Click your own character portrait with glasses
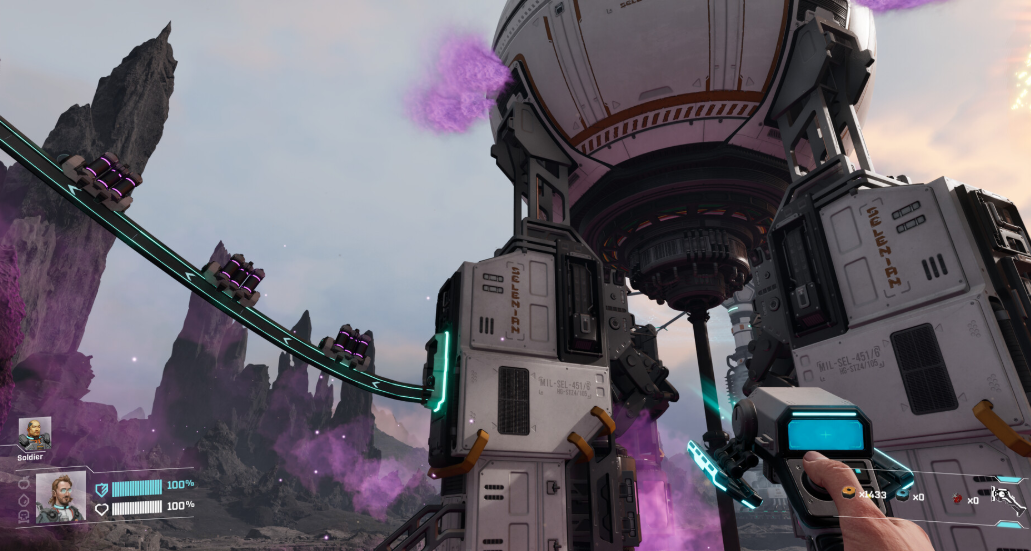 click(61, 496)
